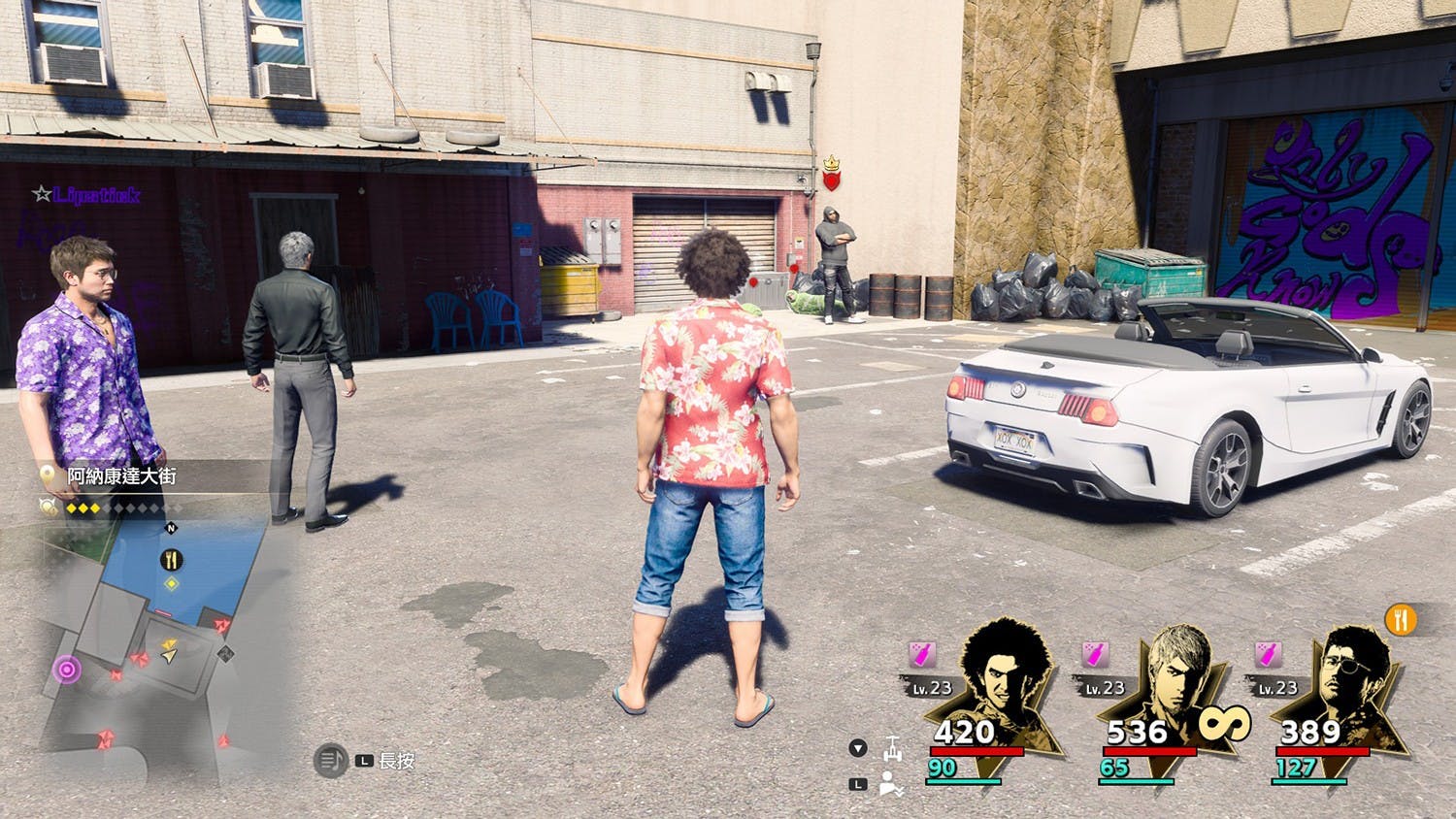Viewport: 1456px width, 819px height.
Task: Activate the Segway street surfer icon
Action: pyautogui.click(x=892, y=749)
